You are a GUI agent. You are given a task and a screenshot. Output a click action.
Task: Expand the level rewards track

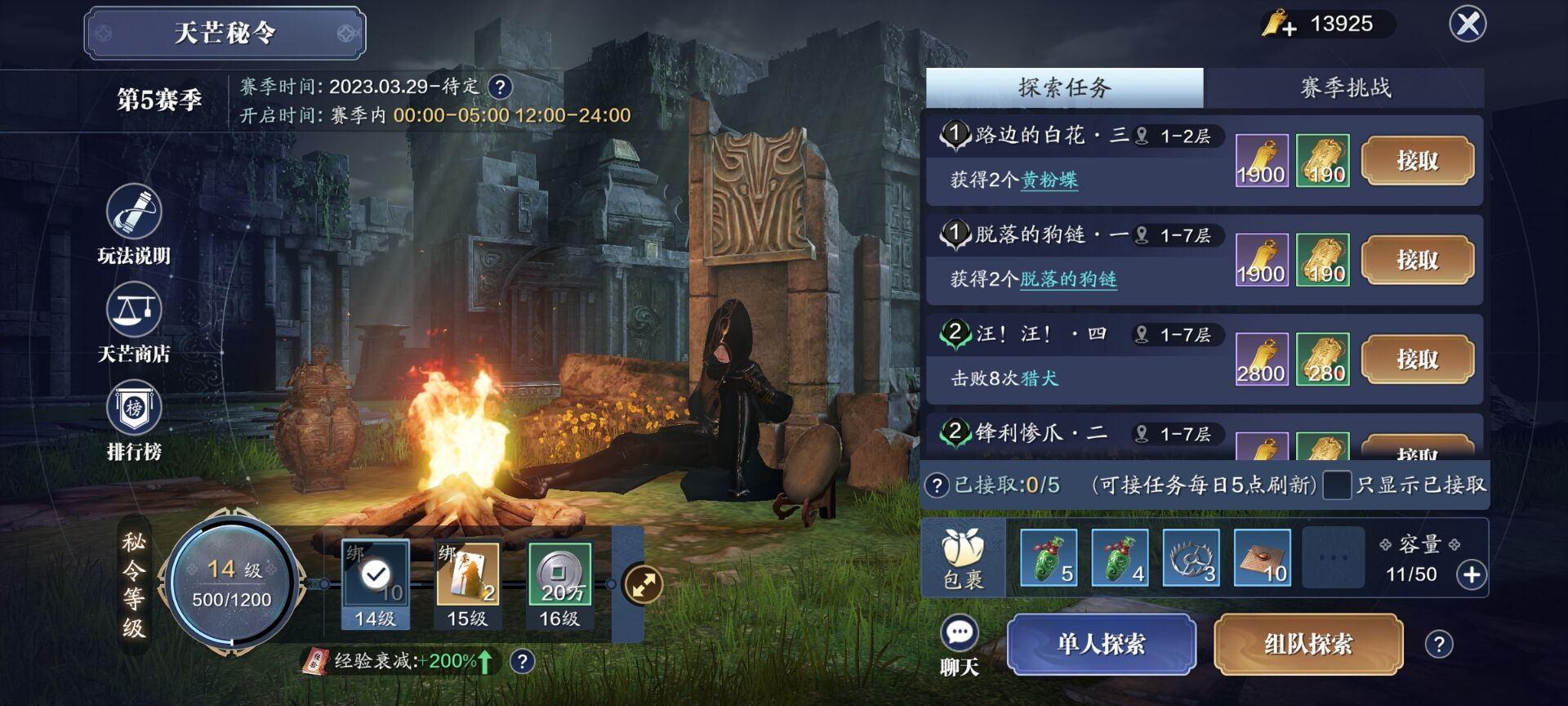pyautogui.click(x=643, y=585)
